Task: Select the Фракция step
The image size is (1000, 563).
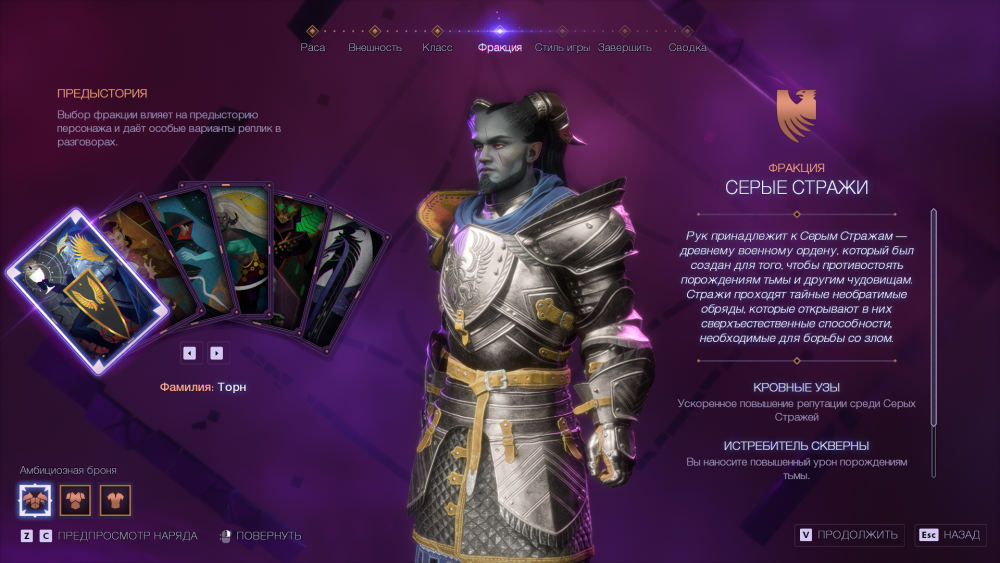Action: (500, 46)
